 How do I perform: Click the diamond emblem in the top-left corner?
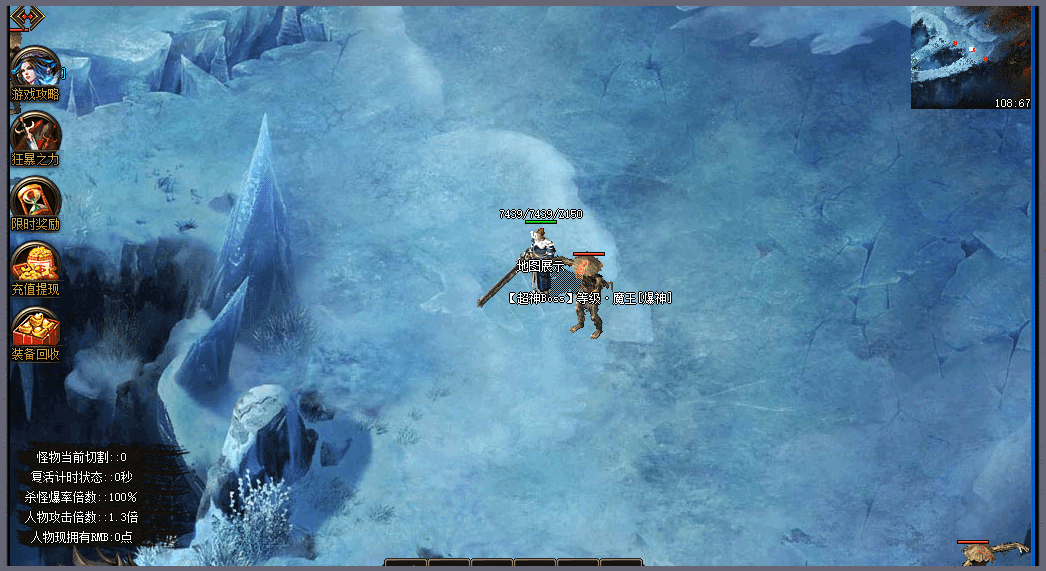25,17
